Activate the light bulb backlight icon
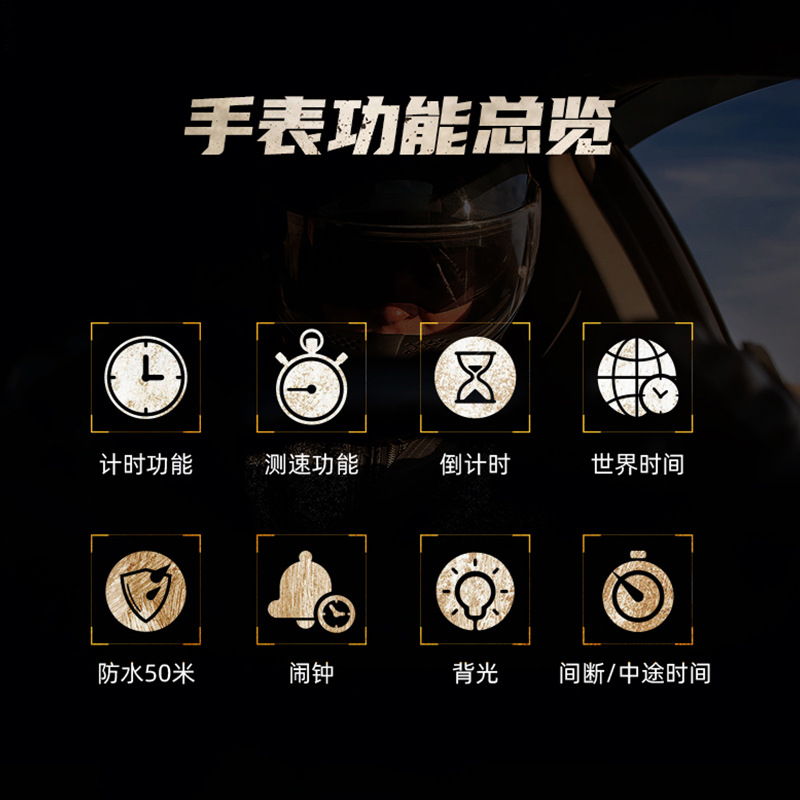The height and width of the screenshot is (800, 800). (x=475, y=590)
